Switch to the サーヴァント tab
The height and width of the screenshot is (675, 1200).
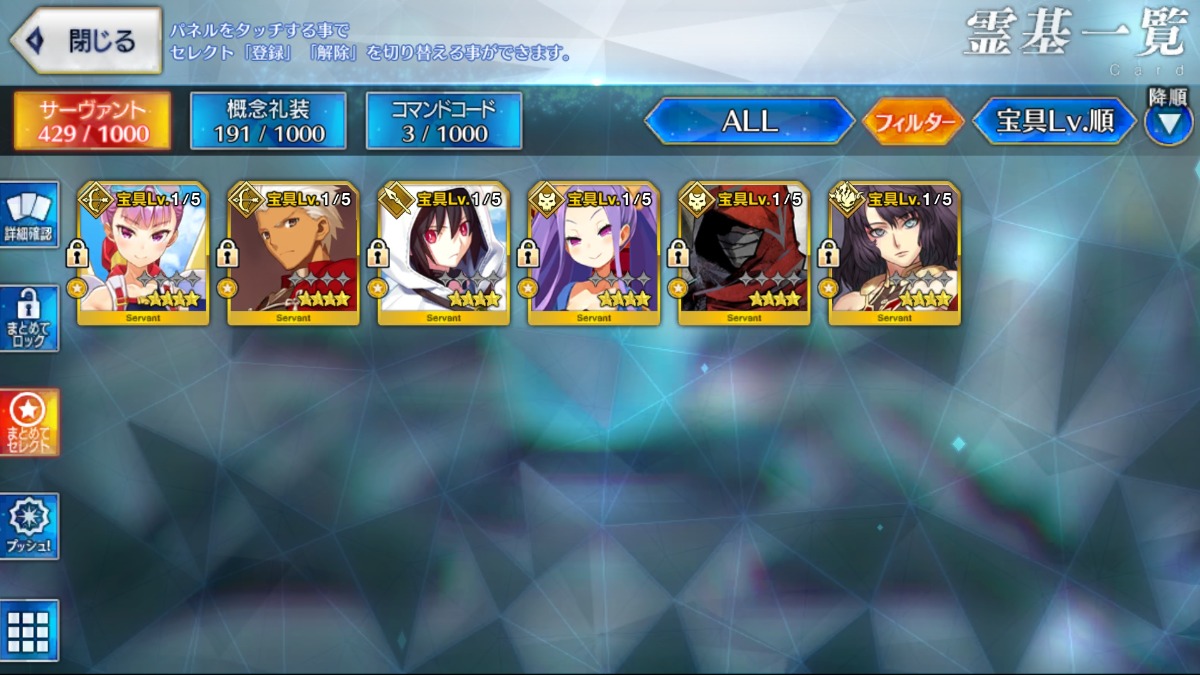93,121
